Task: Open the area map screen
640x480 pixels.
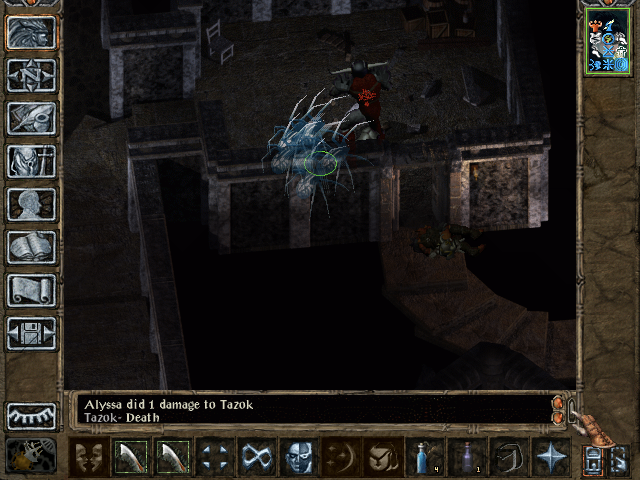Action: (x=32, y=75)
